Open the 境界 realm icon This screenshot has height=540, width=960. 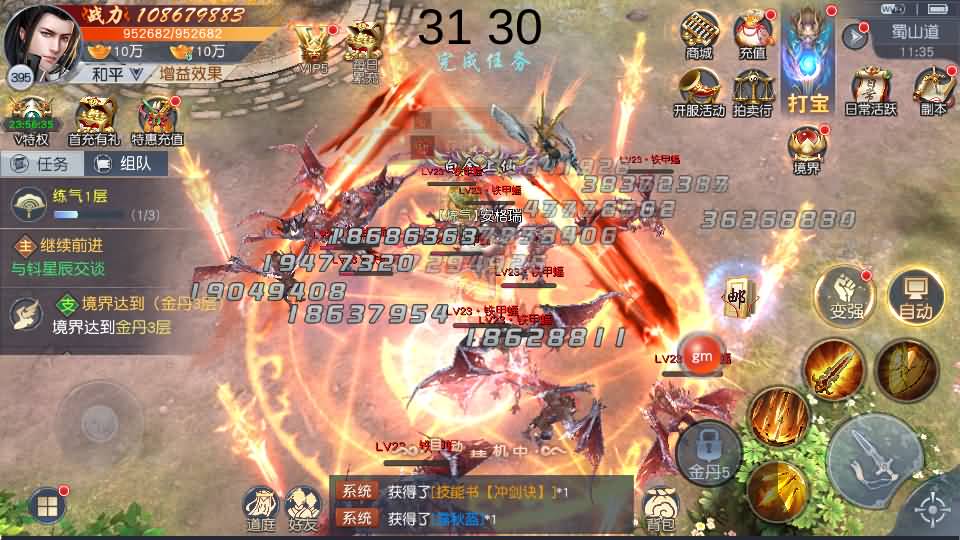807,150
